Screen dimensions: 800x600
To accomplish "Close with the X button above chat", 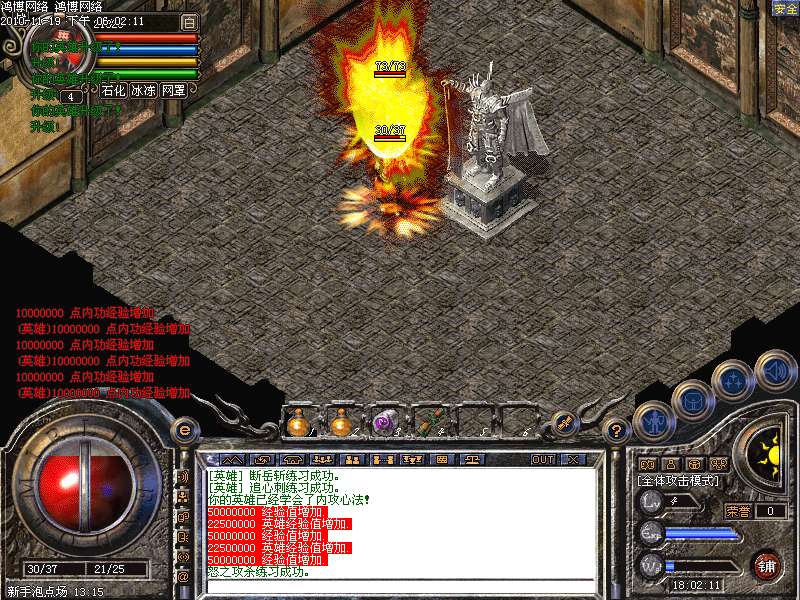I will [573, 459].
